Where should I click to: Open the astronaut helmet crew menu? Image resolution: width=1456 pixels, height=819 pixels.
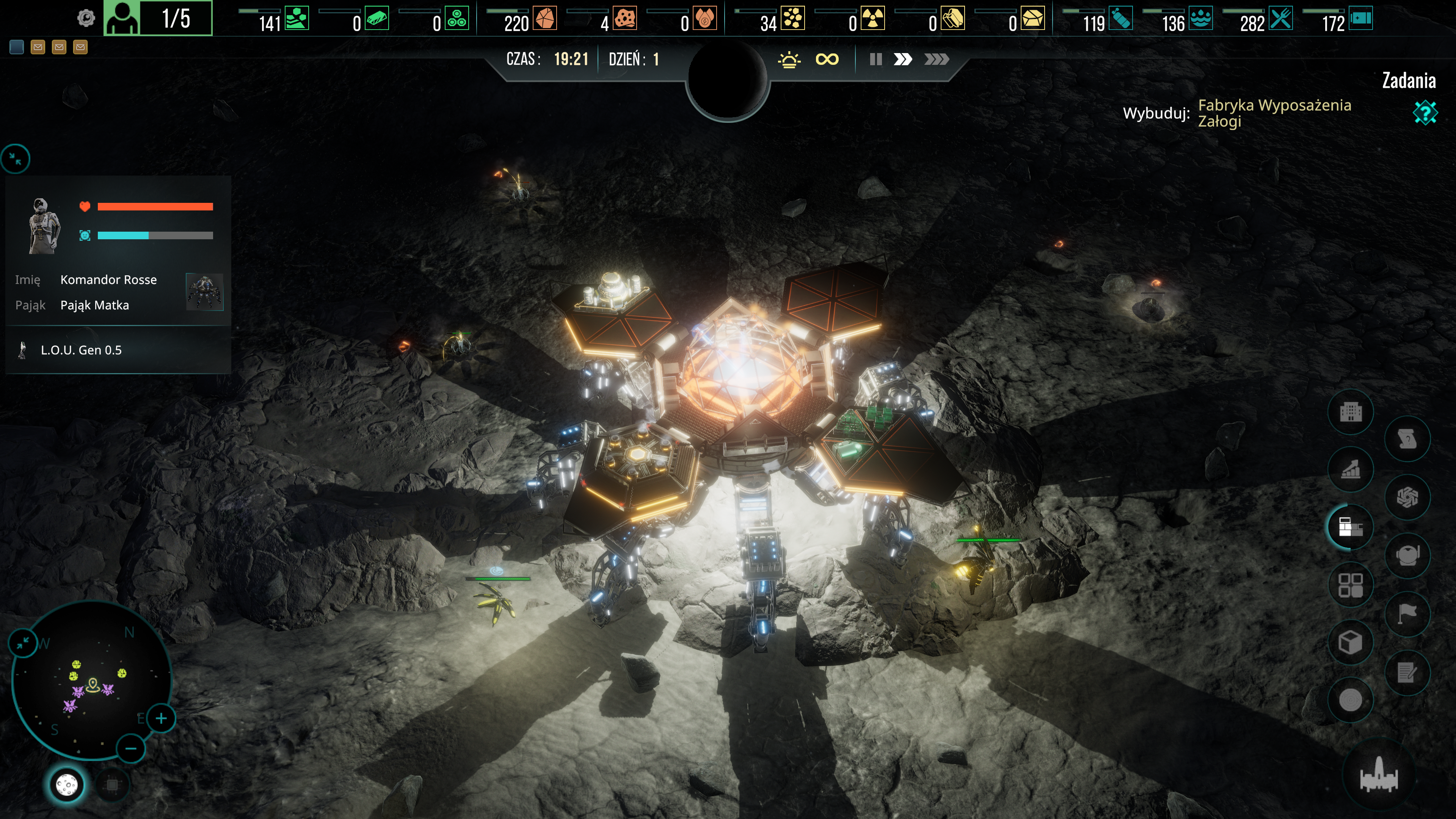1407,555
